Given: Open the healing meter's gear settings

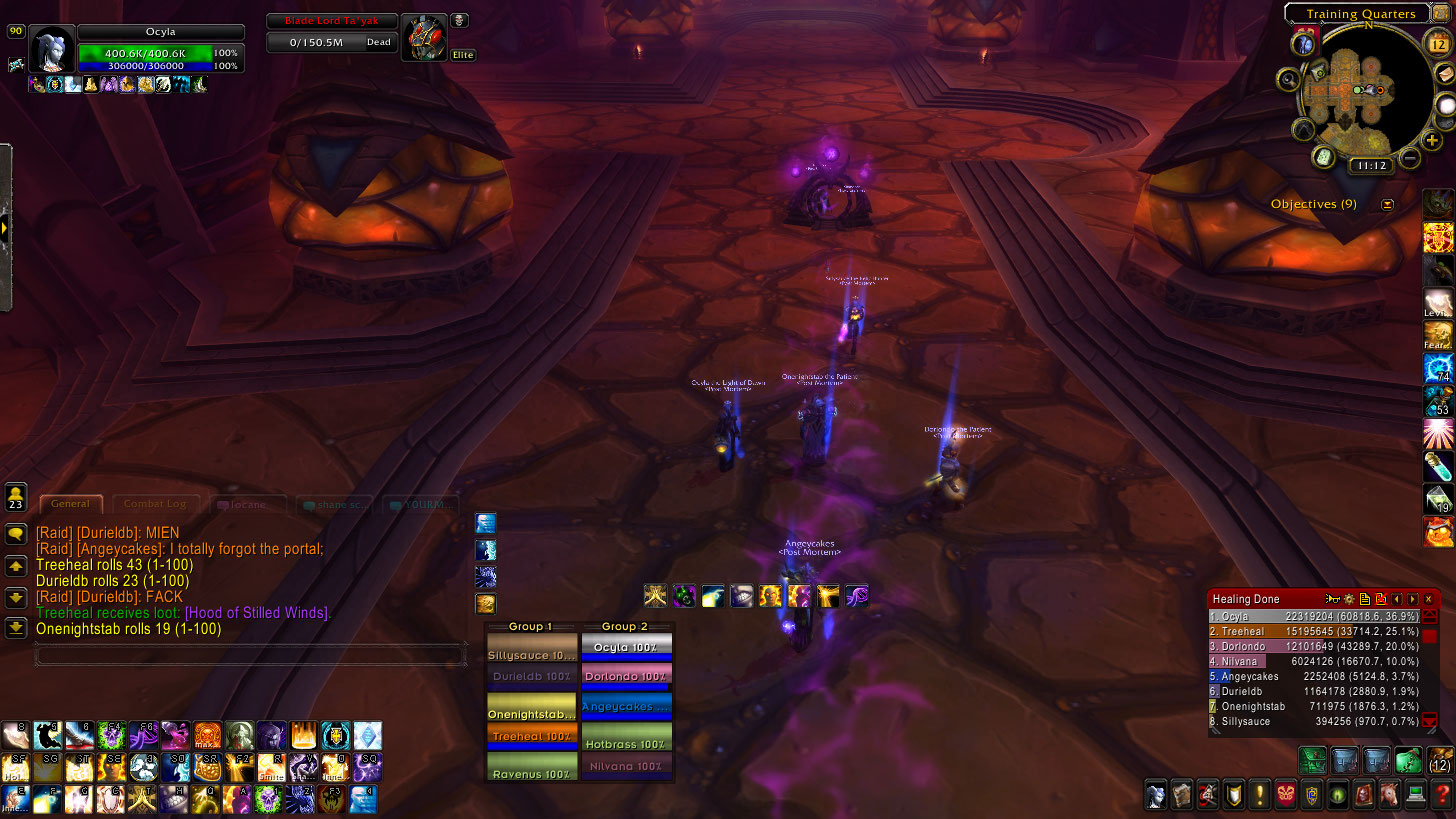Looking at the screenshot, I should 1348,599.
